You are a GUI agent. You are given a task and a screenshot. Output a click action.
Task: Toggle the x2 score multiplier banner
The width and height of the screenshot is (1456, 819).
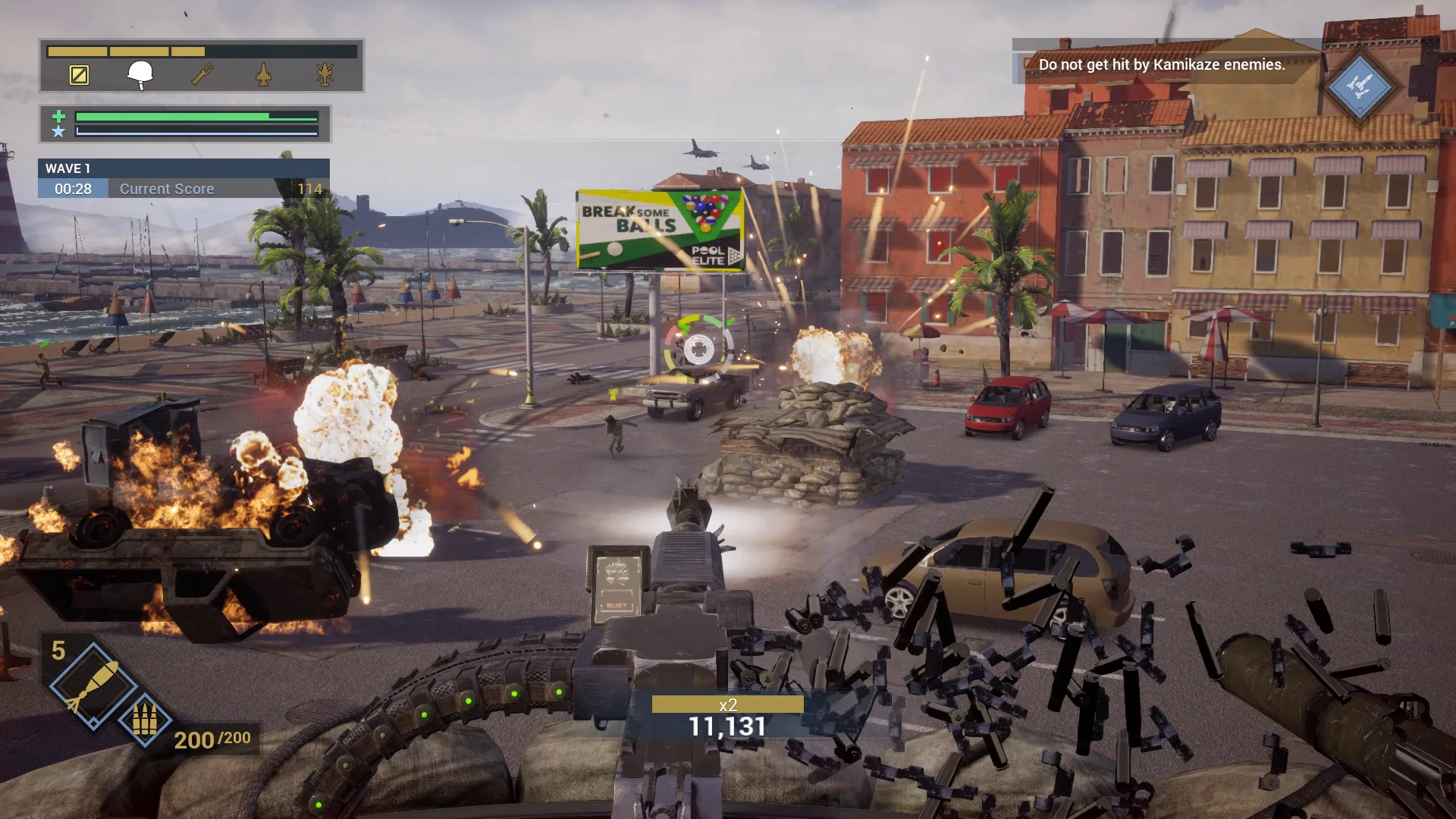pos(729,704)
